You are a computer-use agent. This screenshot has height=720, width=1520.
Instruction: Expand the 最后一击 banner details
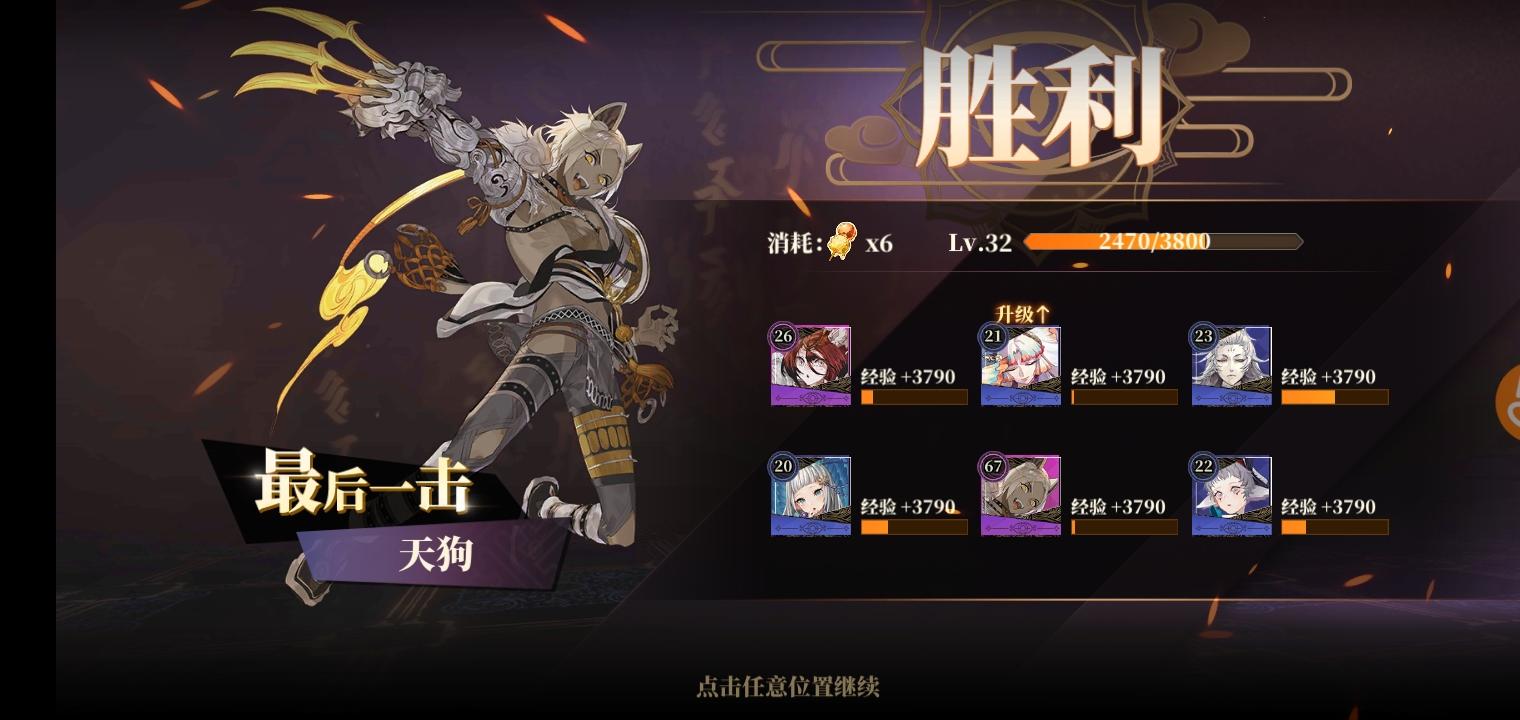[365, 487]
